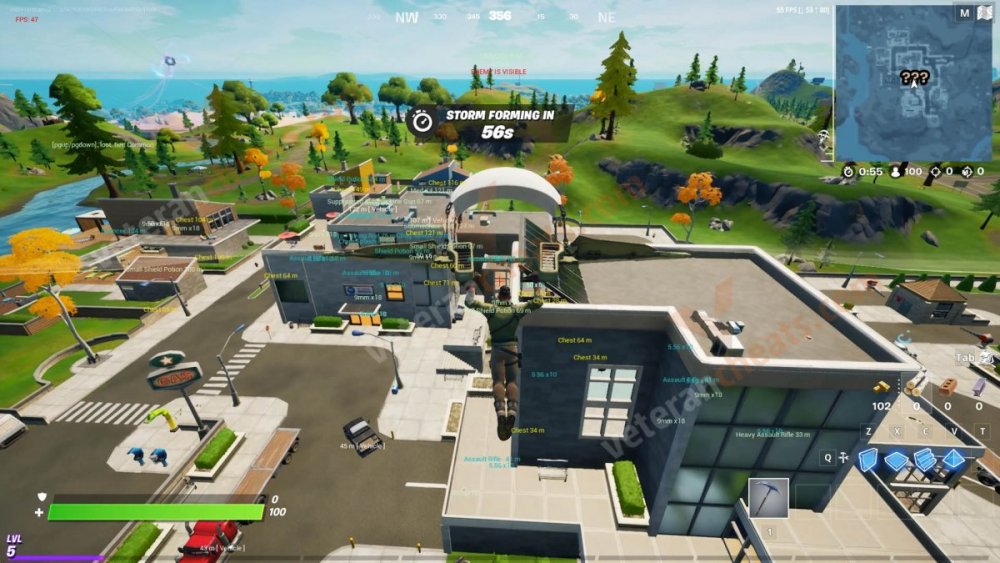This screenshot has width=1000, height=563.
Task: Select the metal material icon
Action: point(981,386)
